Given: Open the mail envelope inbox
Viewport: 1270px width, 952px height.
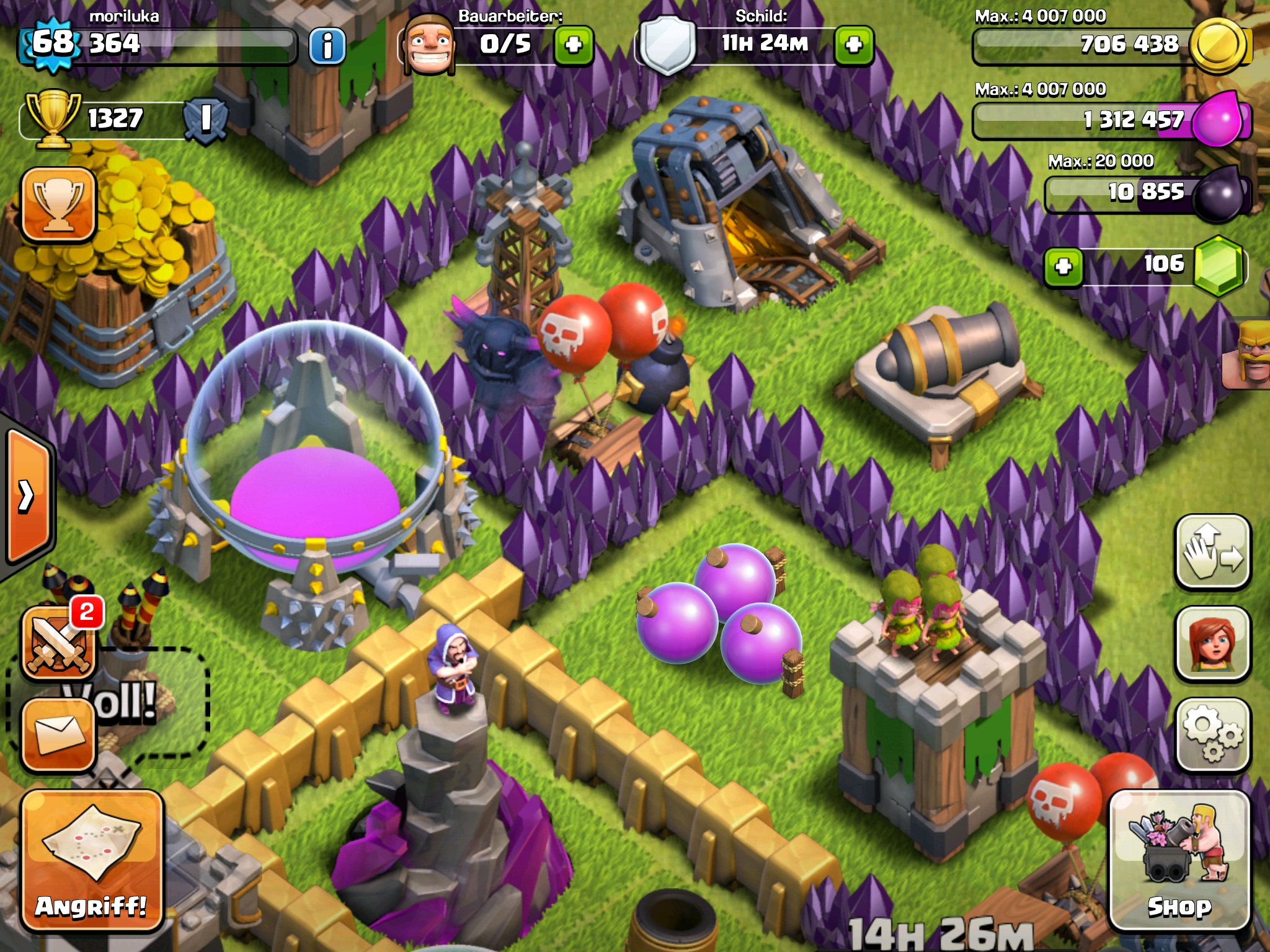Looking at the screenshot, I should 59,736.
